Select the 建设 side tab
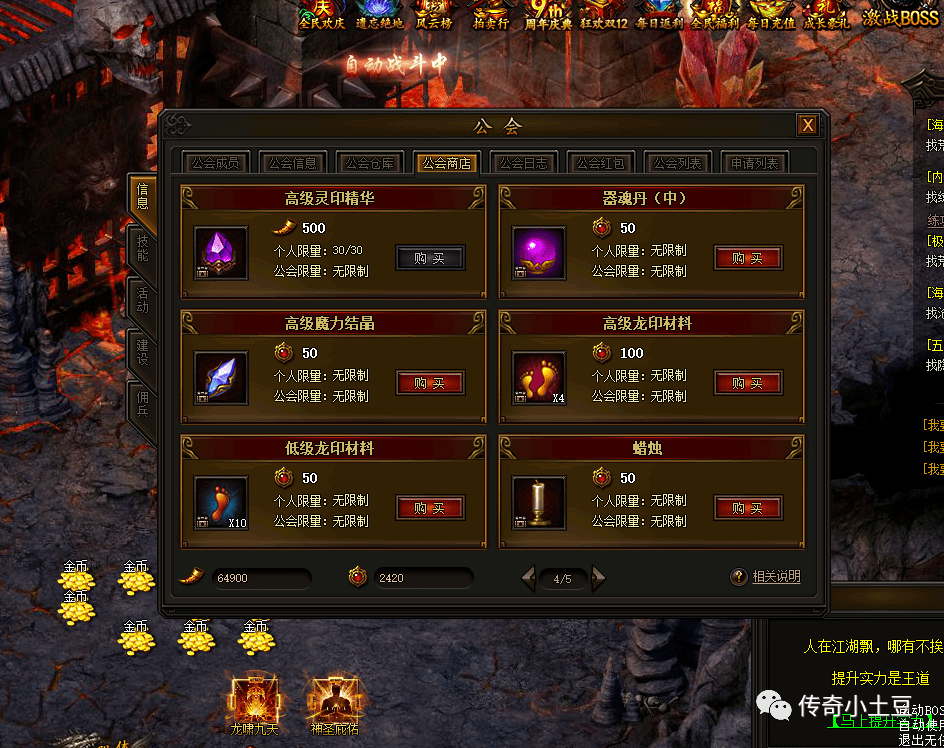944x748 pixels. pos(142,352)
